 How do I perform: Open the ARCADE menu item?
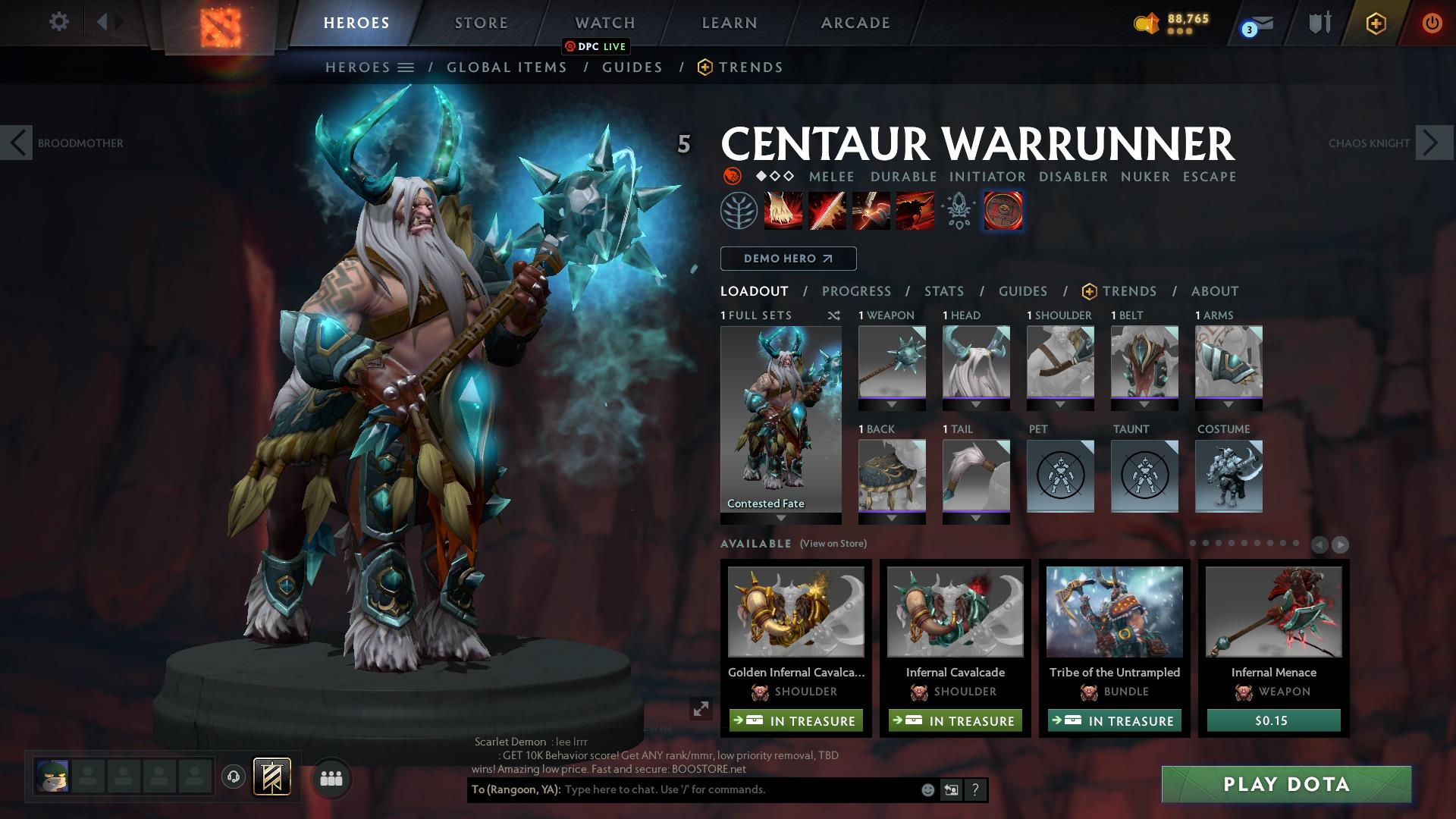(x=855, y=22)
